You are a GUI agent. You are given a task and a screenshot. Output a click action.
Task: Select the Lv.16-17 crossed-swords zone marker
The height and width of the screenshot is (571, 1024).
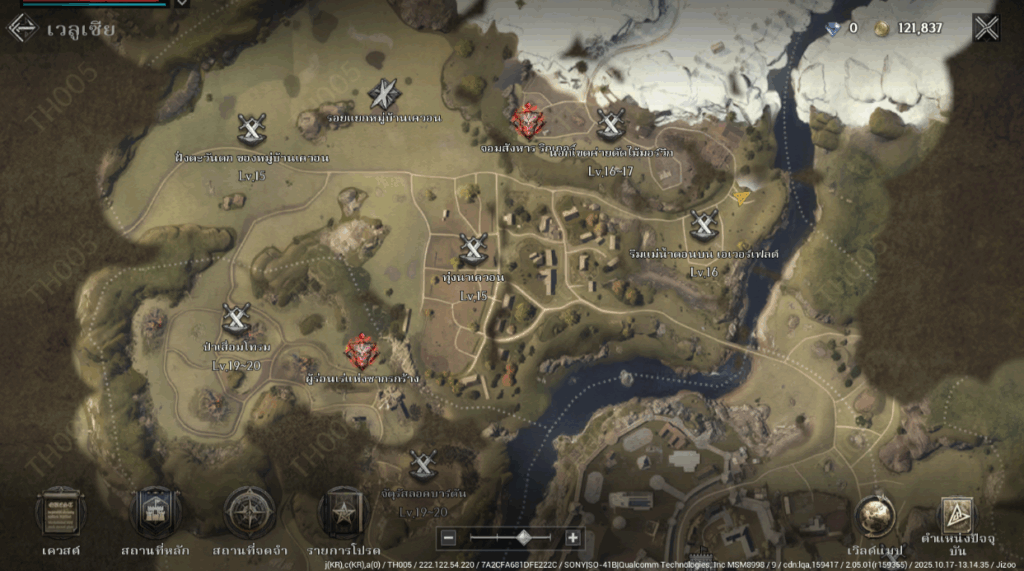[611, 124]
